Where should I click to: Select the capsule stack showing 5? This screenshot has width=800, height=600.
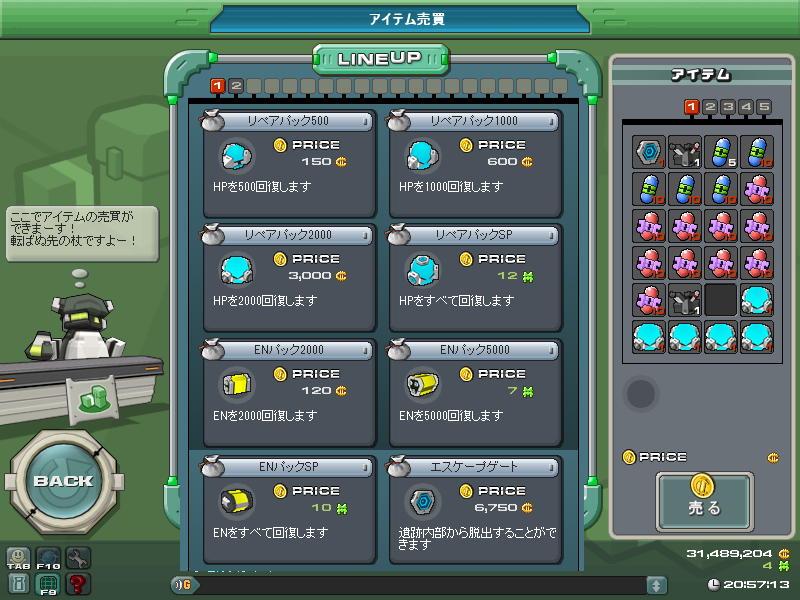point(720,153)
